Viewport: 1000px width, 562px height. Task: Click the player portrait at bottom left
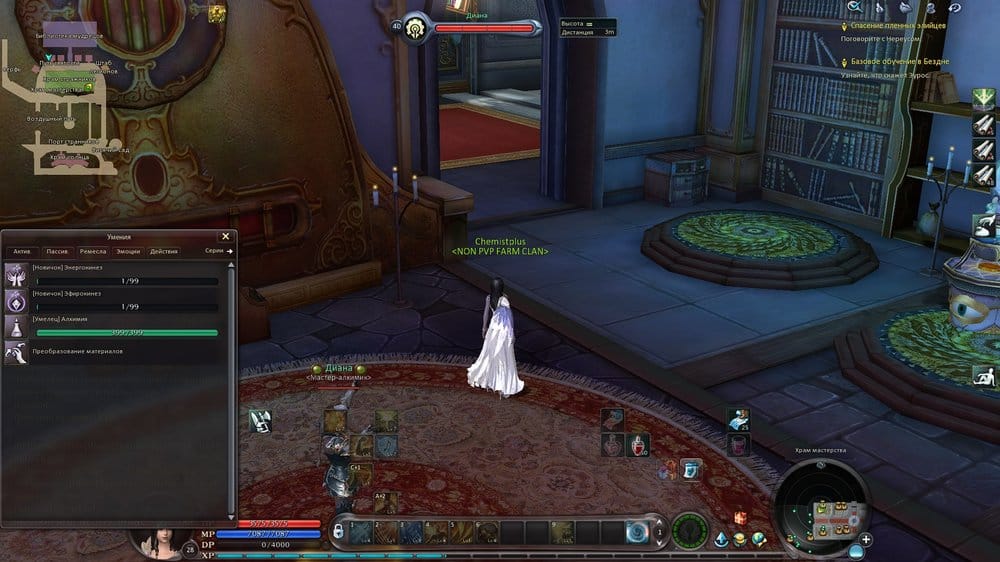coord(160,536)
